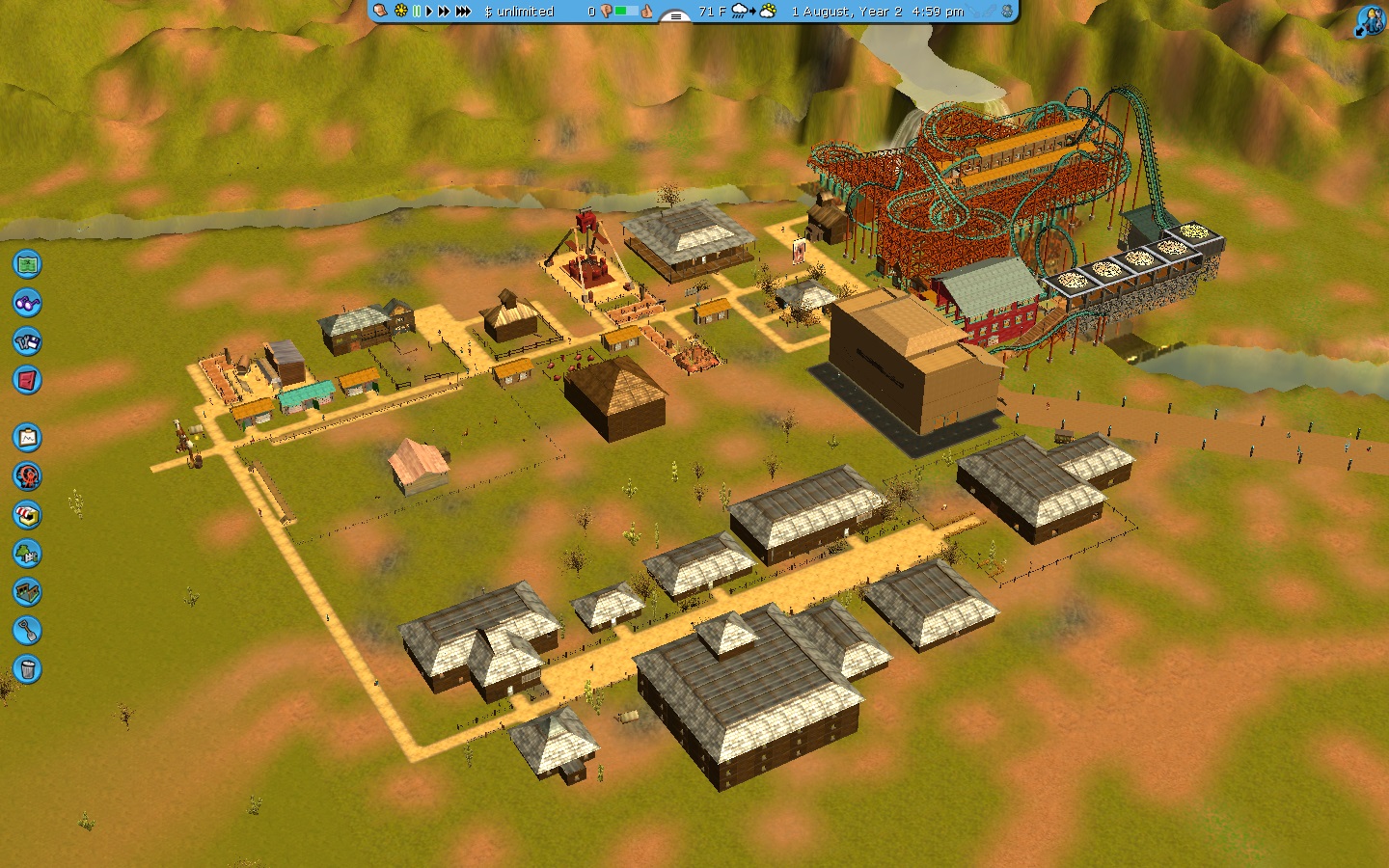Open the scenery and fences menu
Viewport: 1389px width, 868px height.
tap(27, 554)
